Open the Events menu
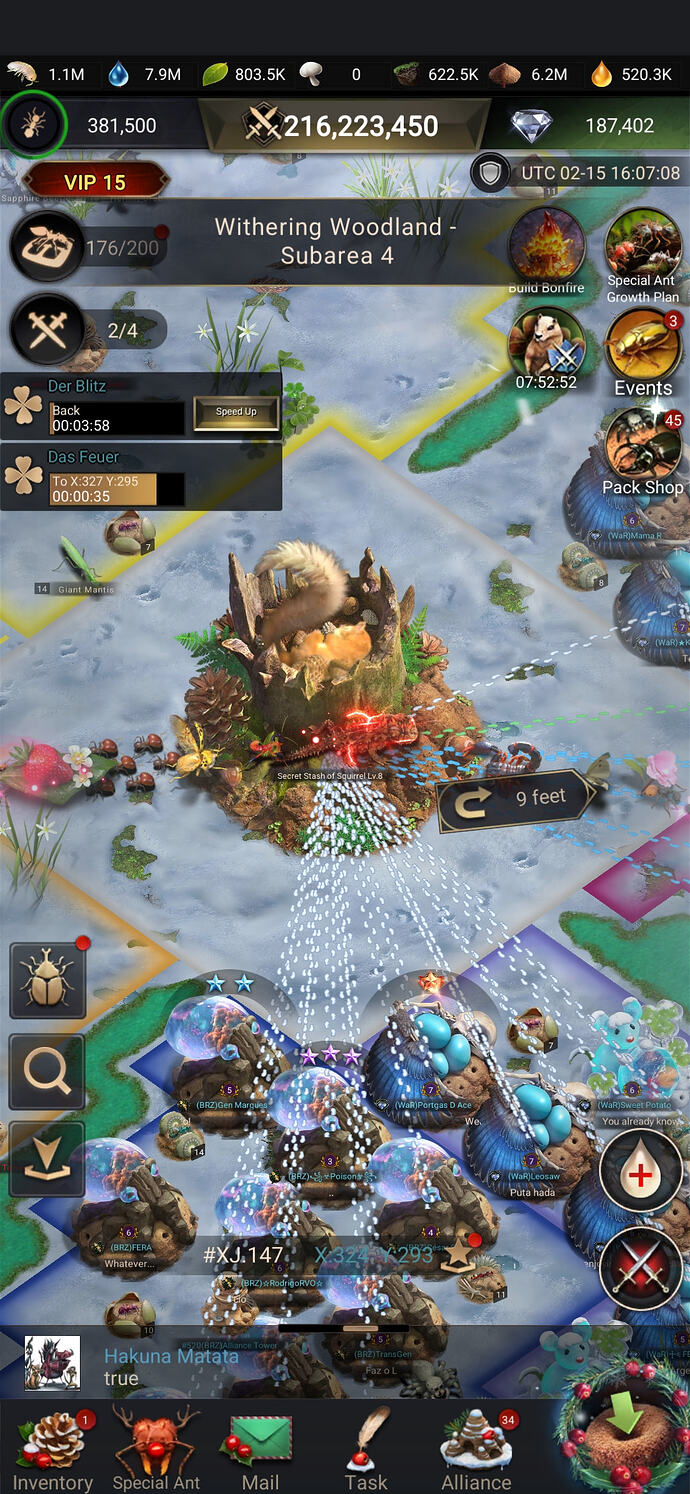 [x=643, y=352]
